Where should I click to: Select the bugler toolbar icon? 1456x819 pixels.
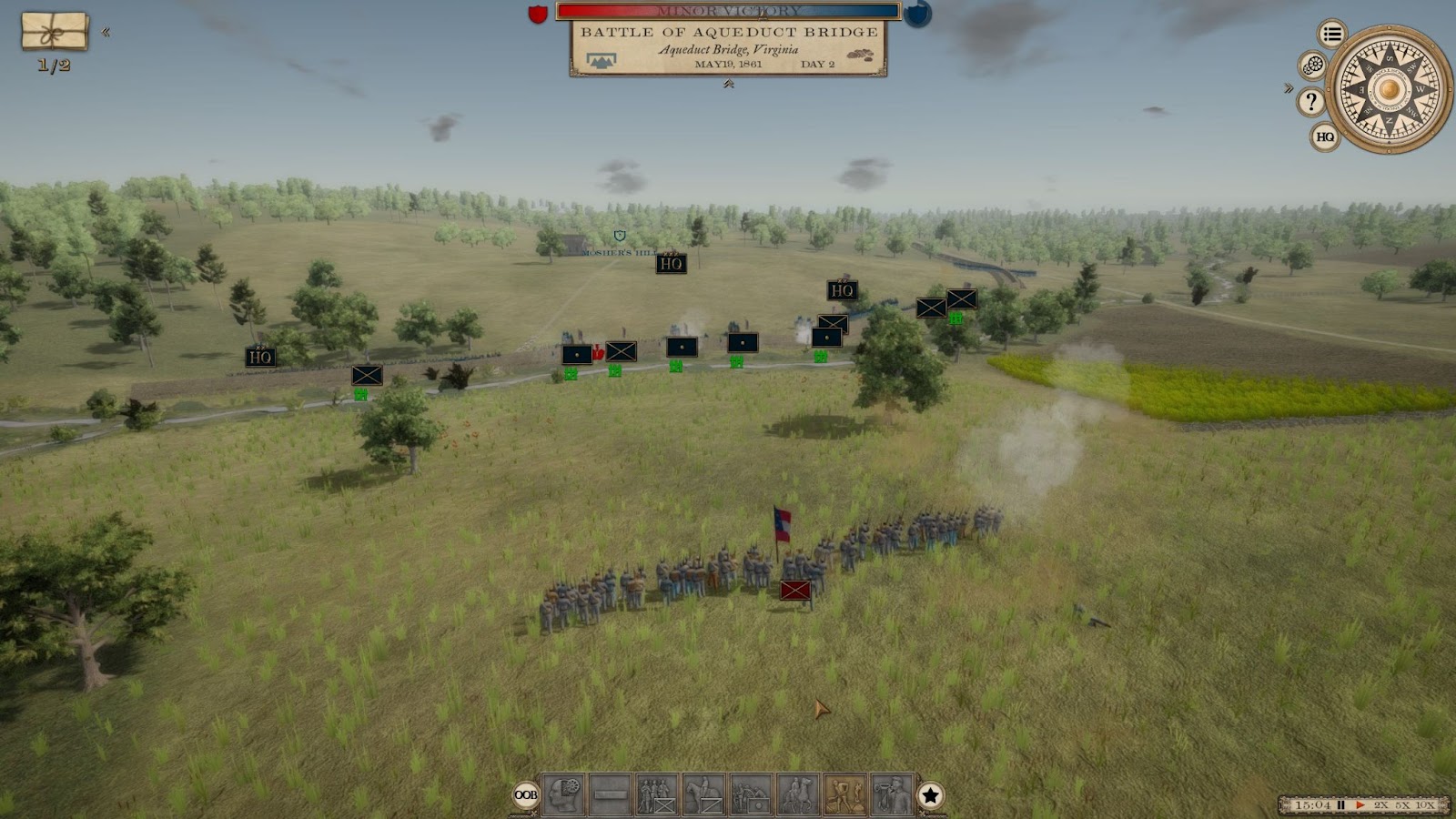[893, 794]
